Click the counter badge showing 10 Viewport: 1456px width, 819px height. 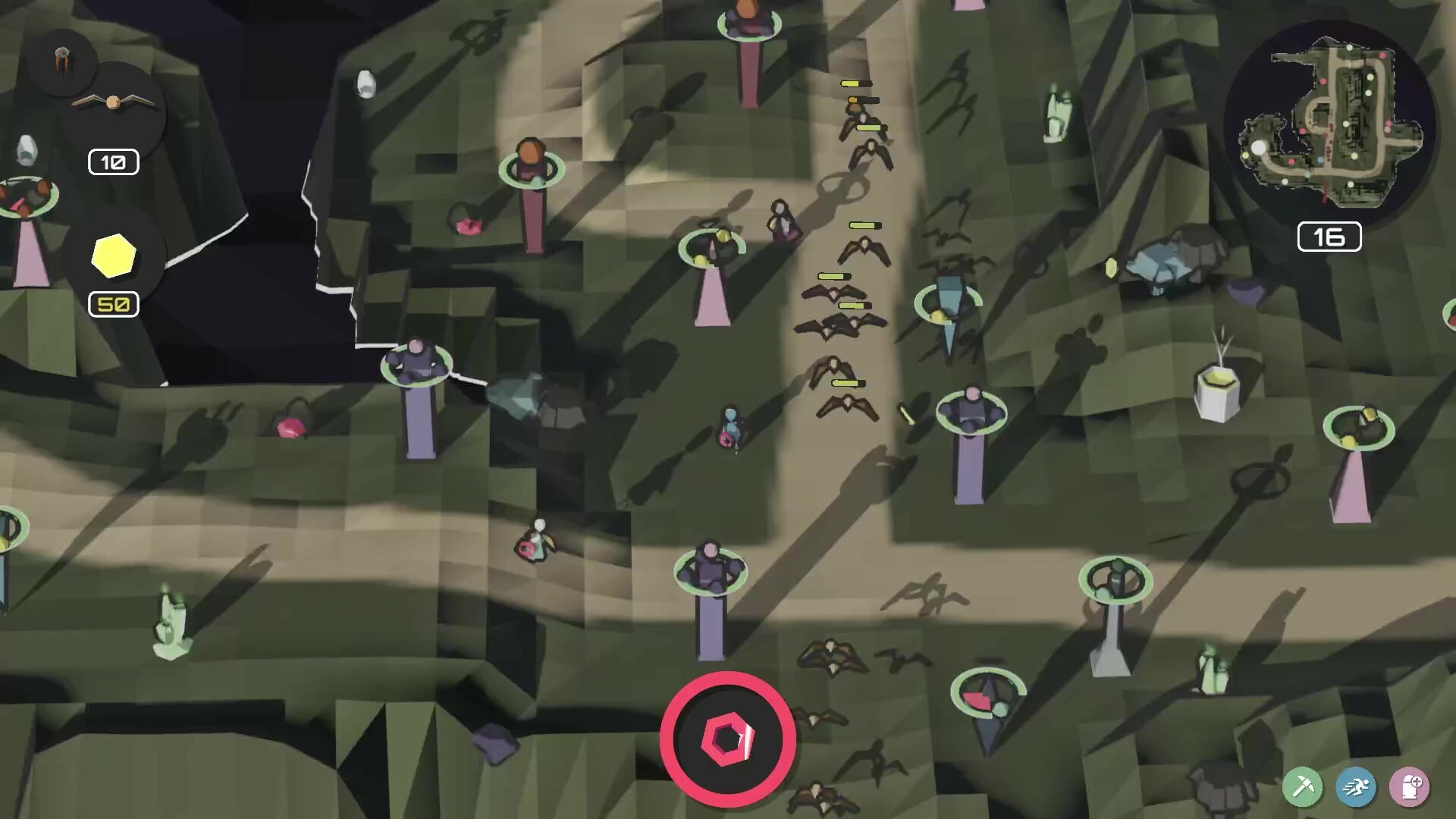point(112,162)
